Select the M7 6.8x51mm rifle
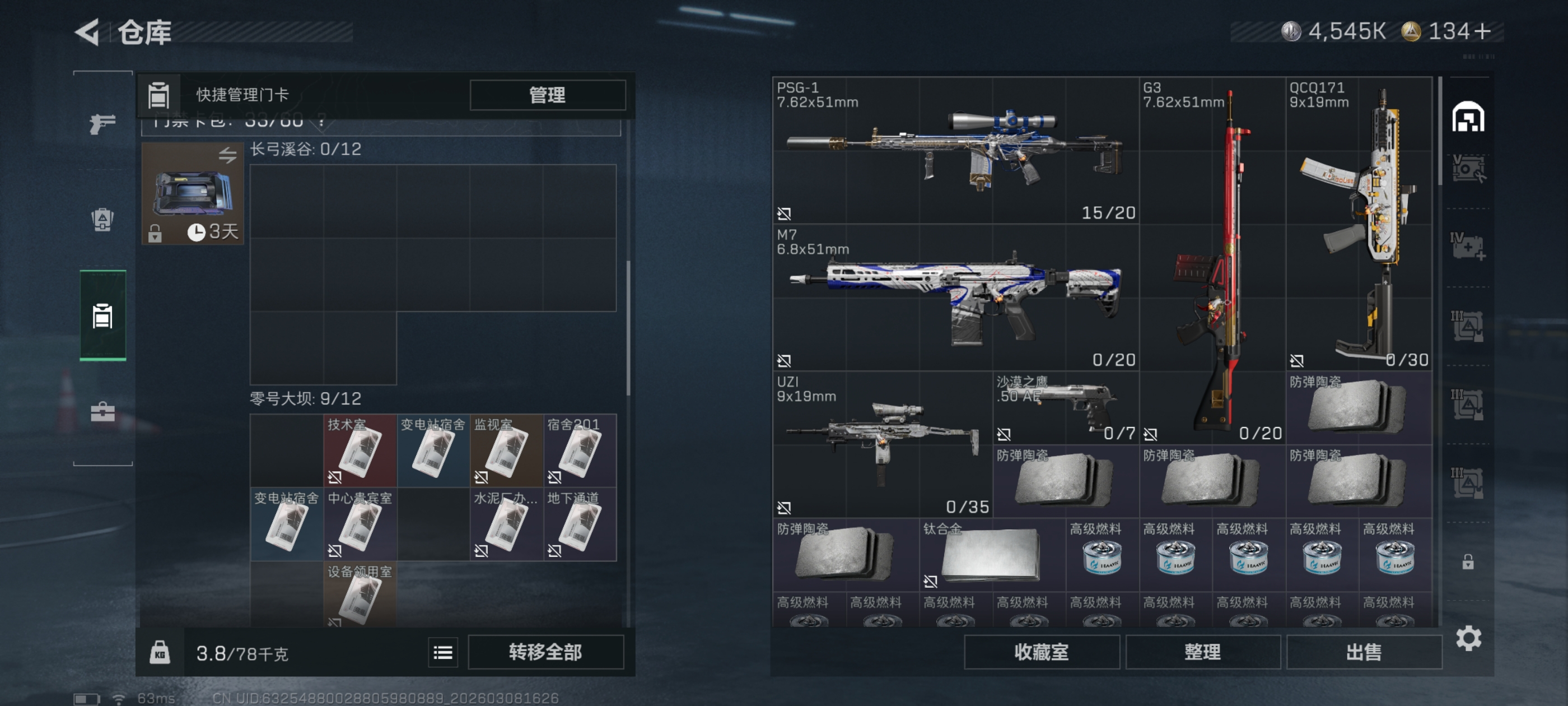Image resolution: width=1568 pixels, height=706 pixels. click(x=954, y=298)
